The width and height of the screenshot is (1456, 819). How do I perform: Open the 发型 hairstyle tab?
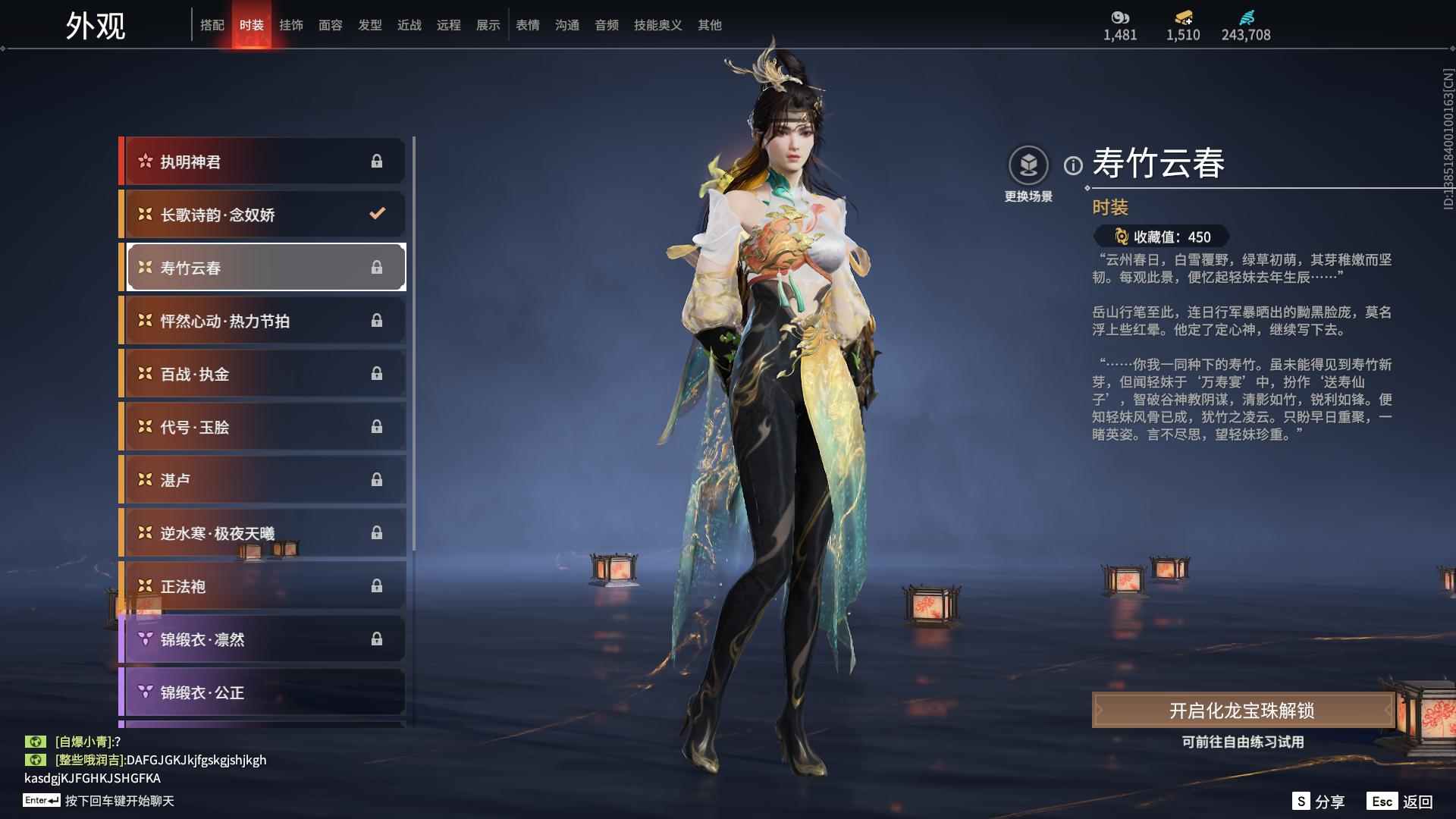pos(370,24)
